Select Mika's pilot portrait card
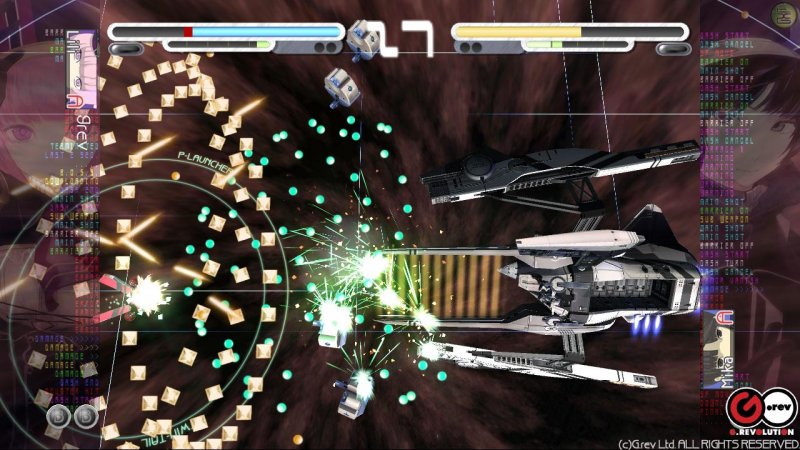 click(718, 350)
